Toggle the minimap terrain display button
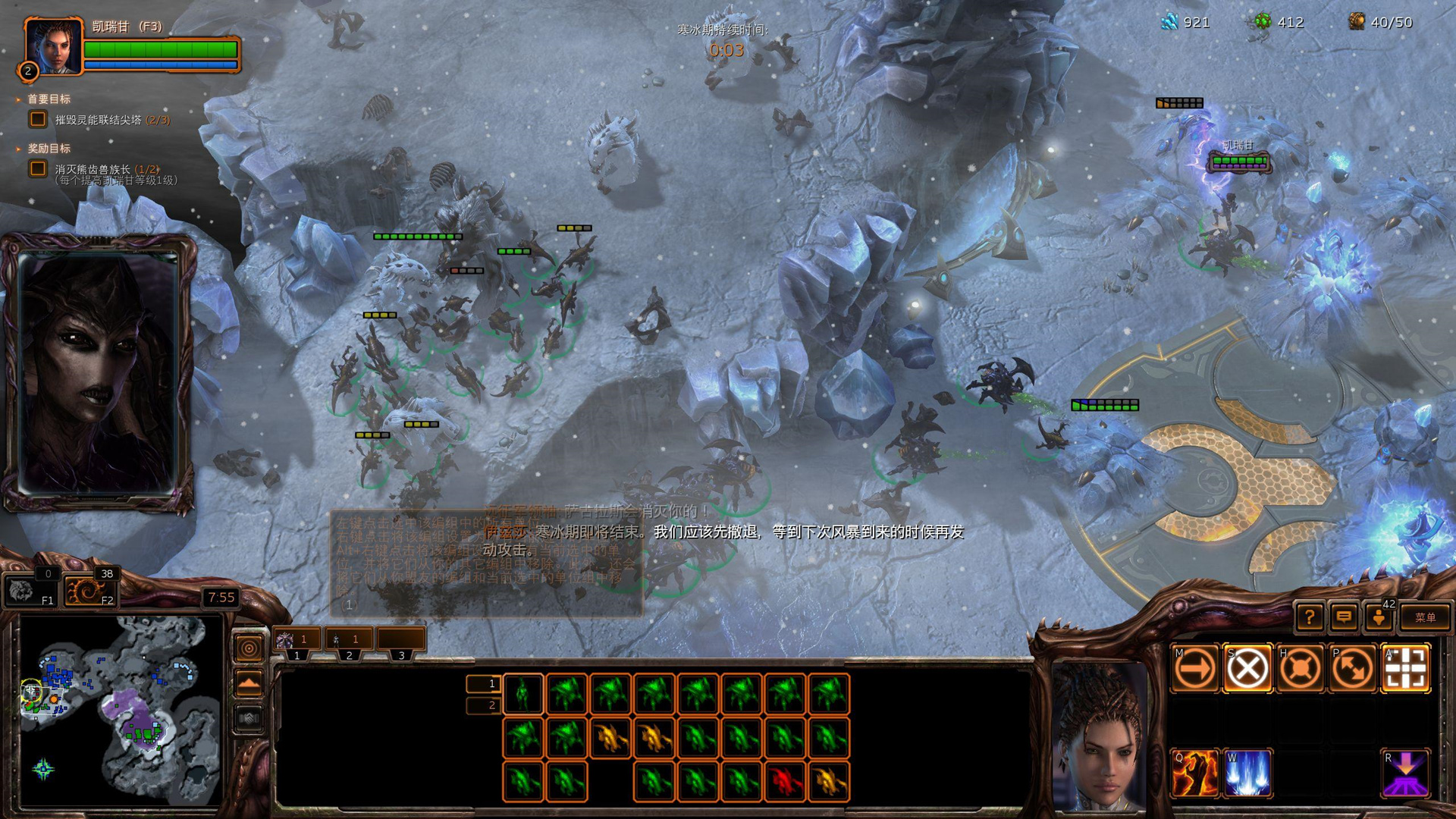The height and width of the screenshot is (819, 1456). pyautogui.click(x=249, y=683)
